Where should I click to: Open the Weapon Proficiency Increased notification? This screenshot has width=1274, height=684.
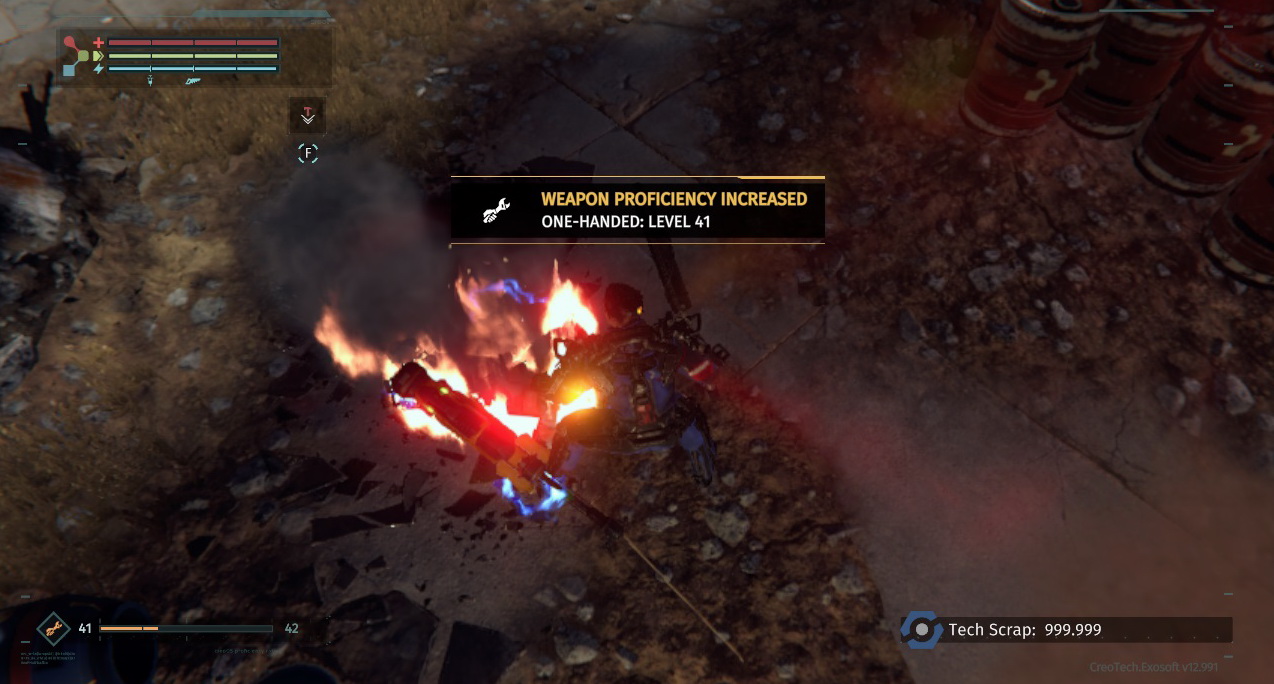(637, 210)
